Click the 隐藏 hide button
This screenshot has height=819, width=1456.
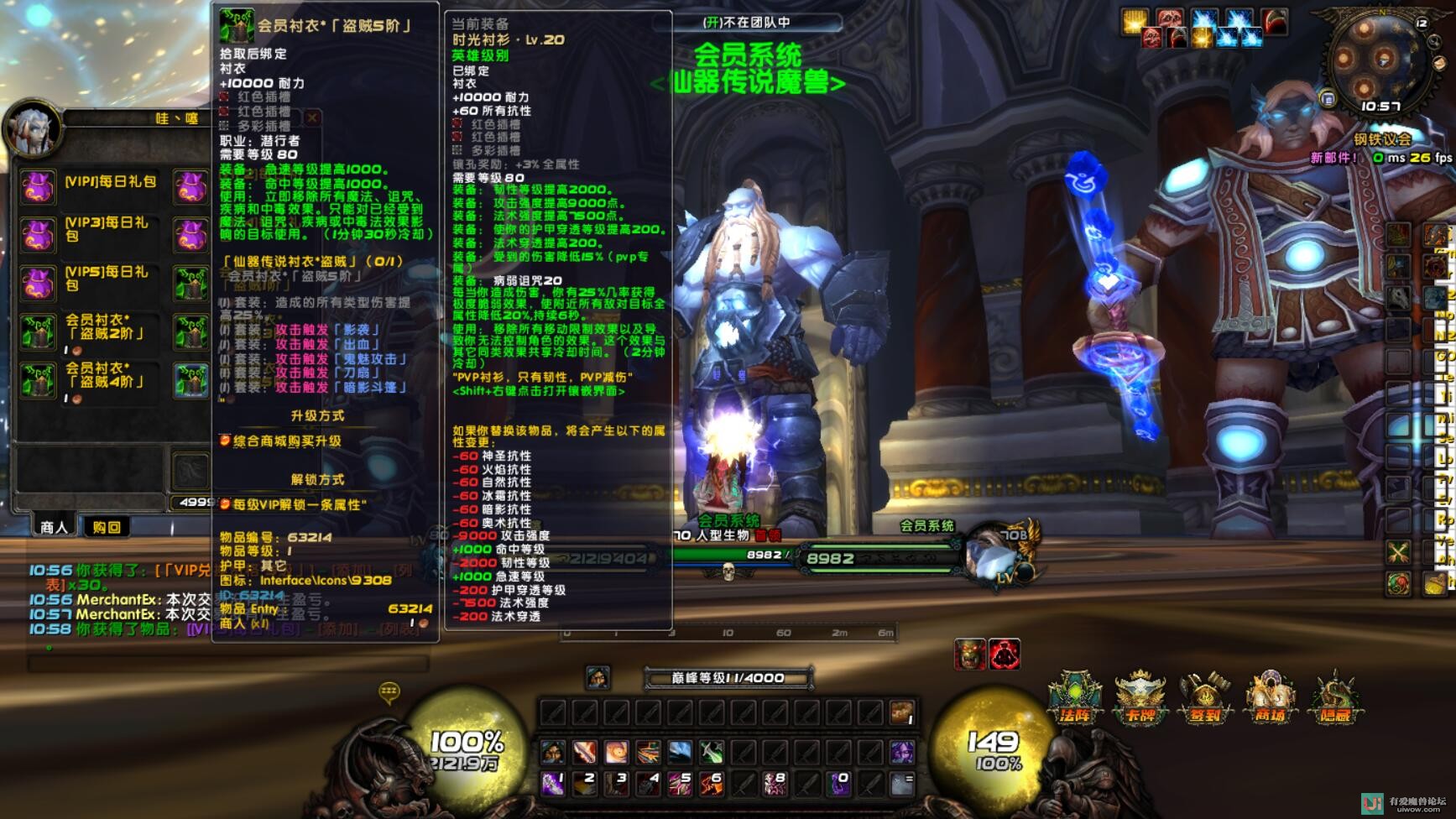click(1335, 698)
